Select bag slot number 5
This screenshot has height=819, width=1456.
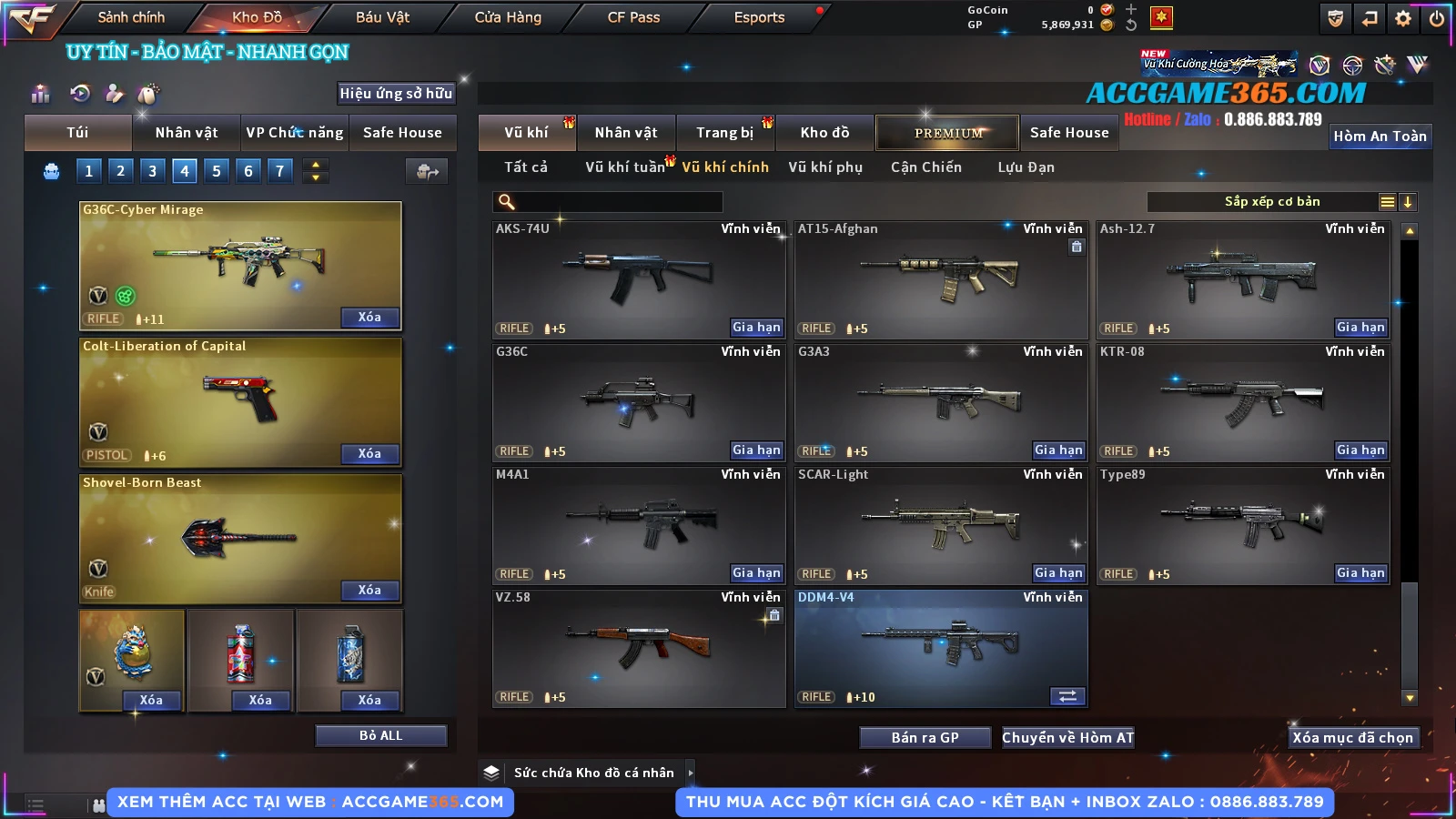(216, 170)
